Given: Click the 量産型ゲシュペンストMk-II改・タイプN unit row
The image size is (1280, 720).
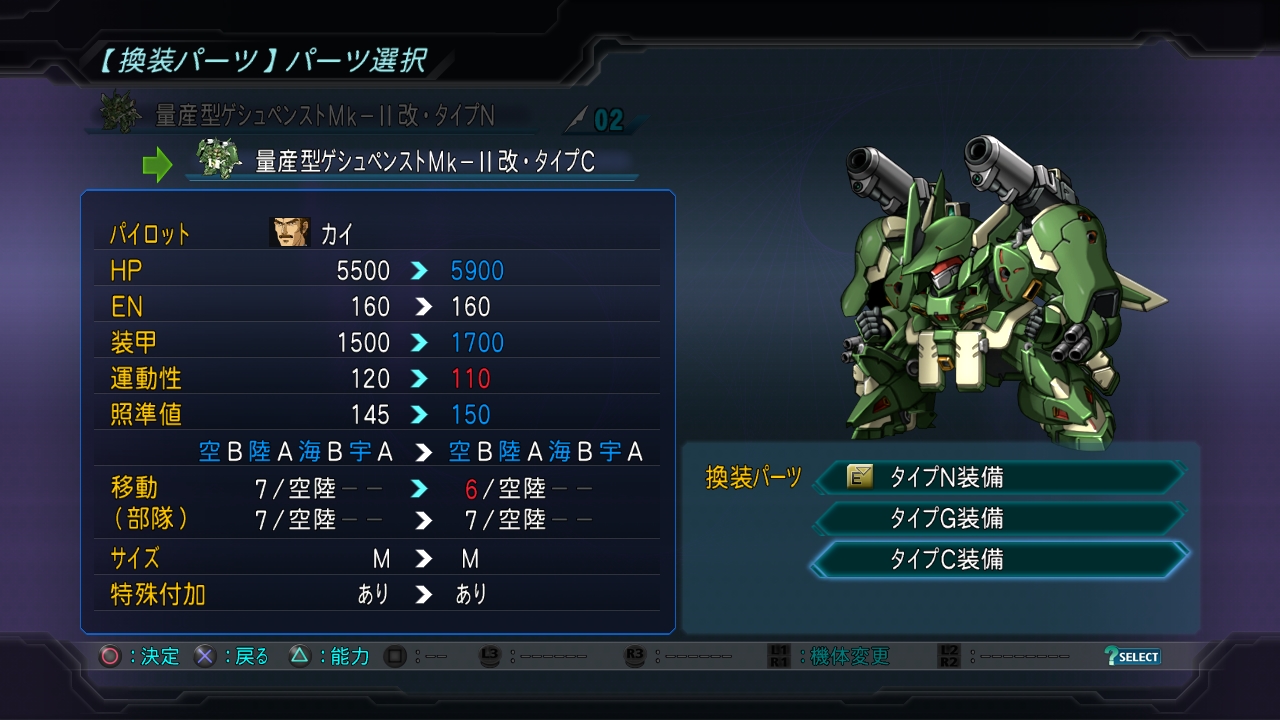Looking at the screenshot, I should click(324, 116).
